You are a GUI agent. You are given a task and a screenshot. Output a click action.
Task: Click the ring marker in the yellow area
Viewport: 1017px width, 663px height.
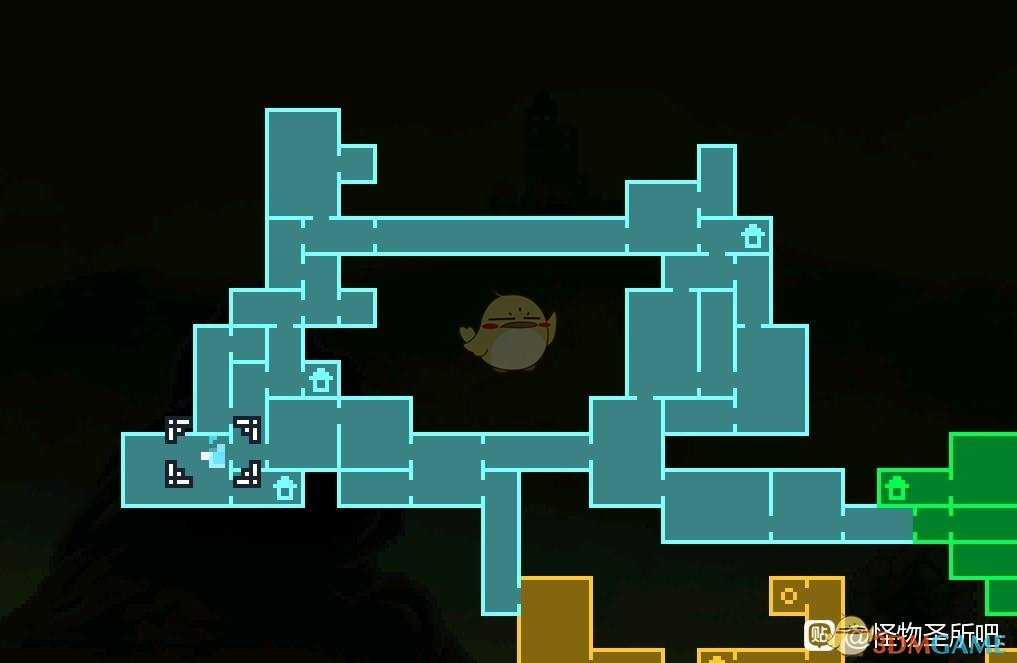(788, 596)
